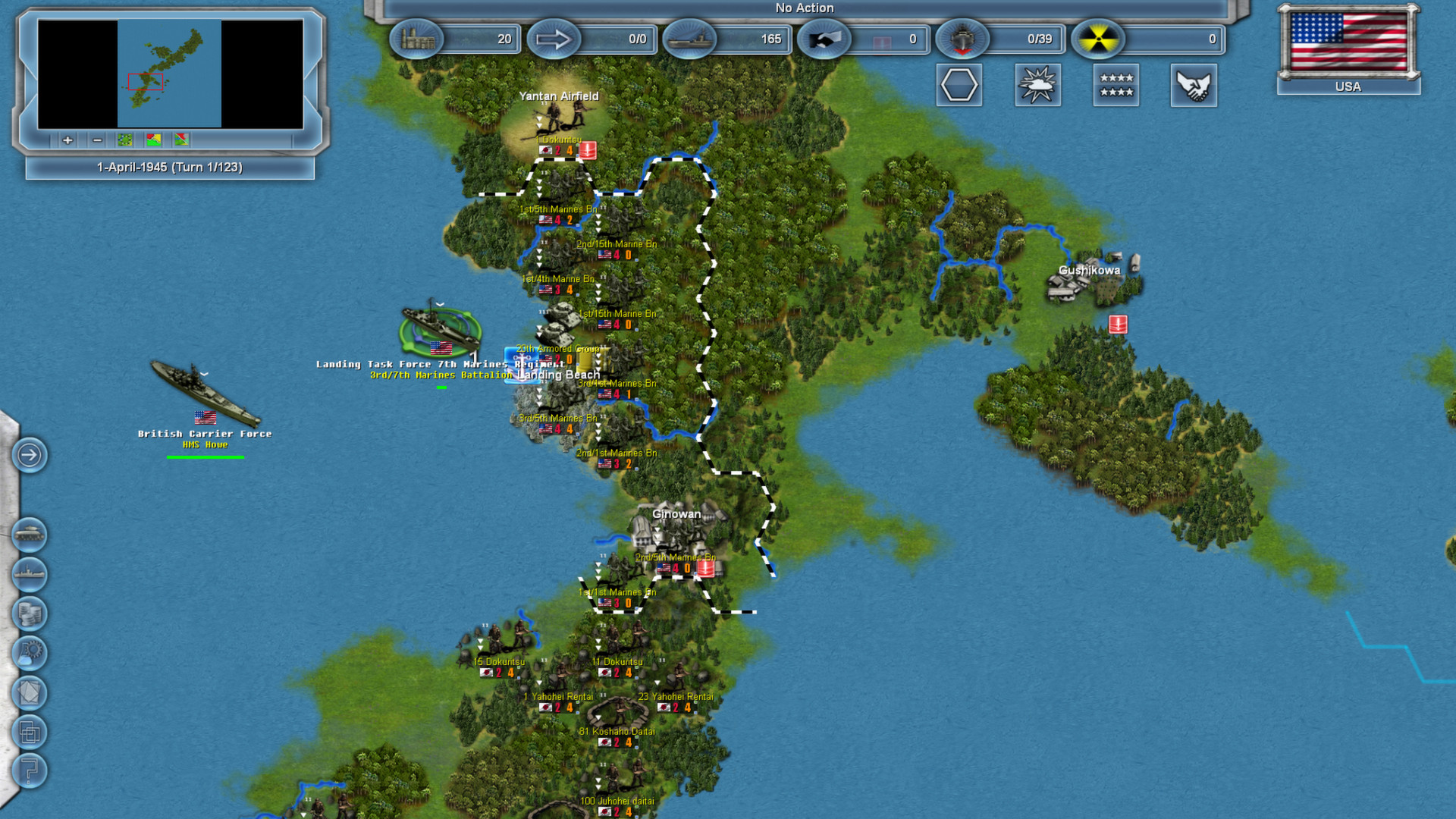Click the naval invasion icon showing 0/39
This screenshot has height=819, width=1456.
963,39
